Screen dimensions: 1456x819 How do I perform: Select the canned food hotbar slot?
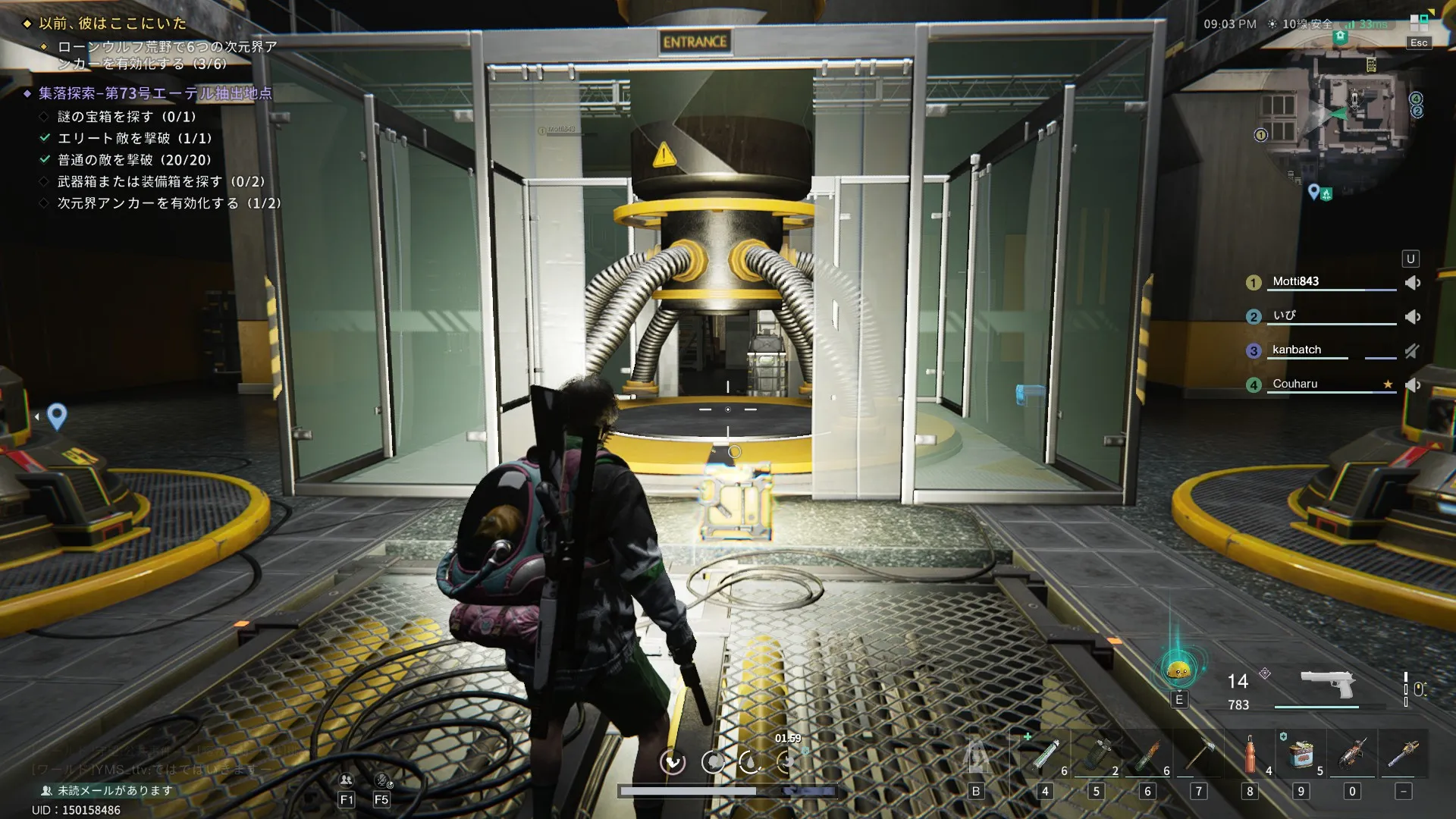coord(1301,755)
